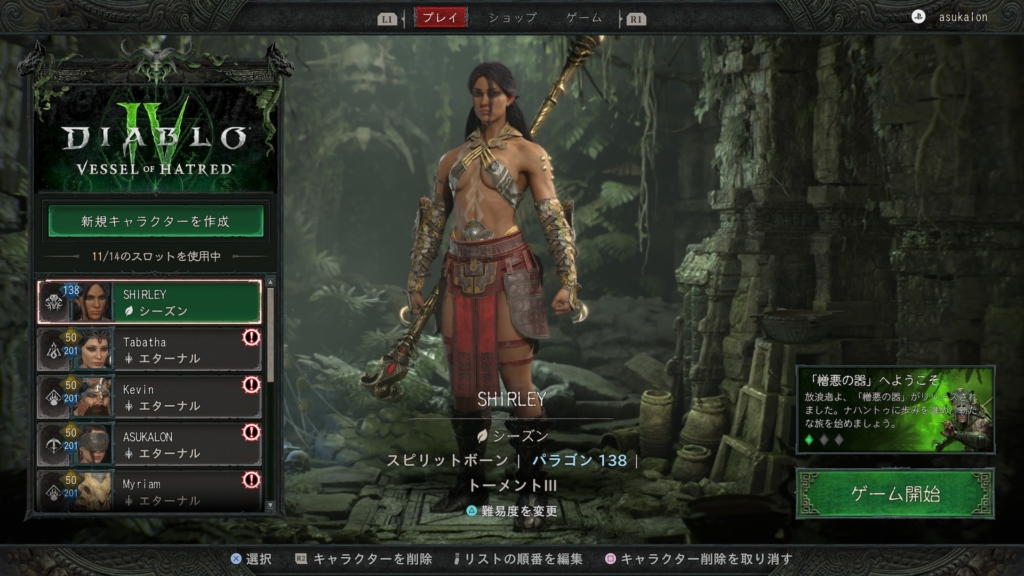Click Tabatha's red alert icon
This screenshot has width=1024, height=576.
pyautogui.click(x=251, y=338)
